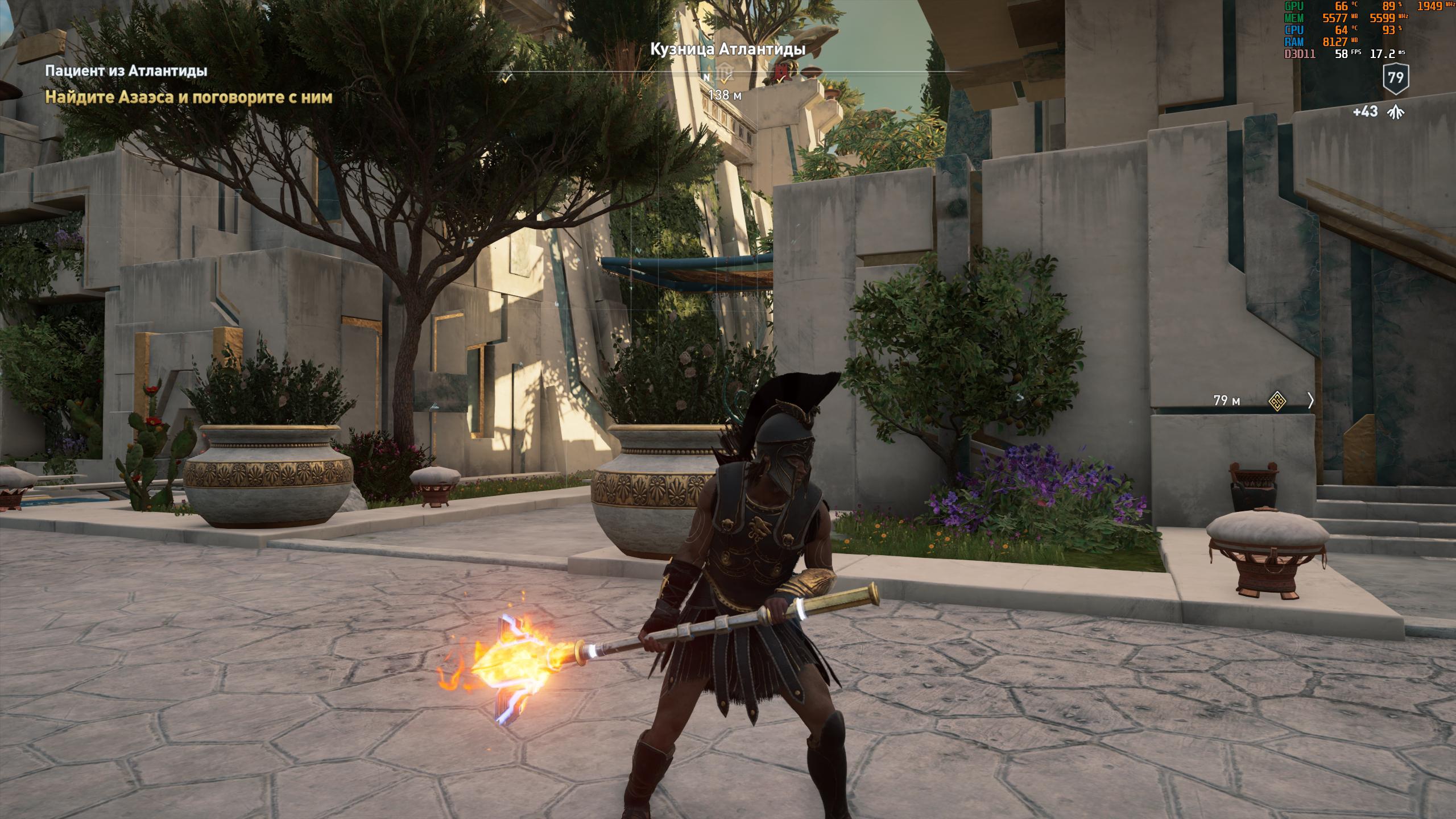Select the red fort marker on the compass
This screenshot has height=819, width=1456.
click(781, 72)
